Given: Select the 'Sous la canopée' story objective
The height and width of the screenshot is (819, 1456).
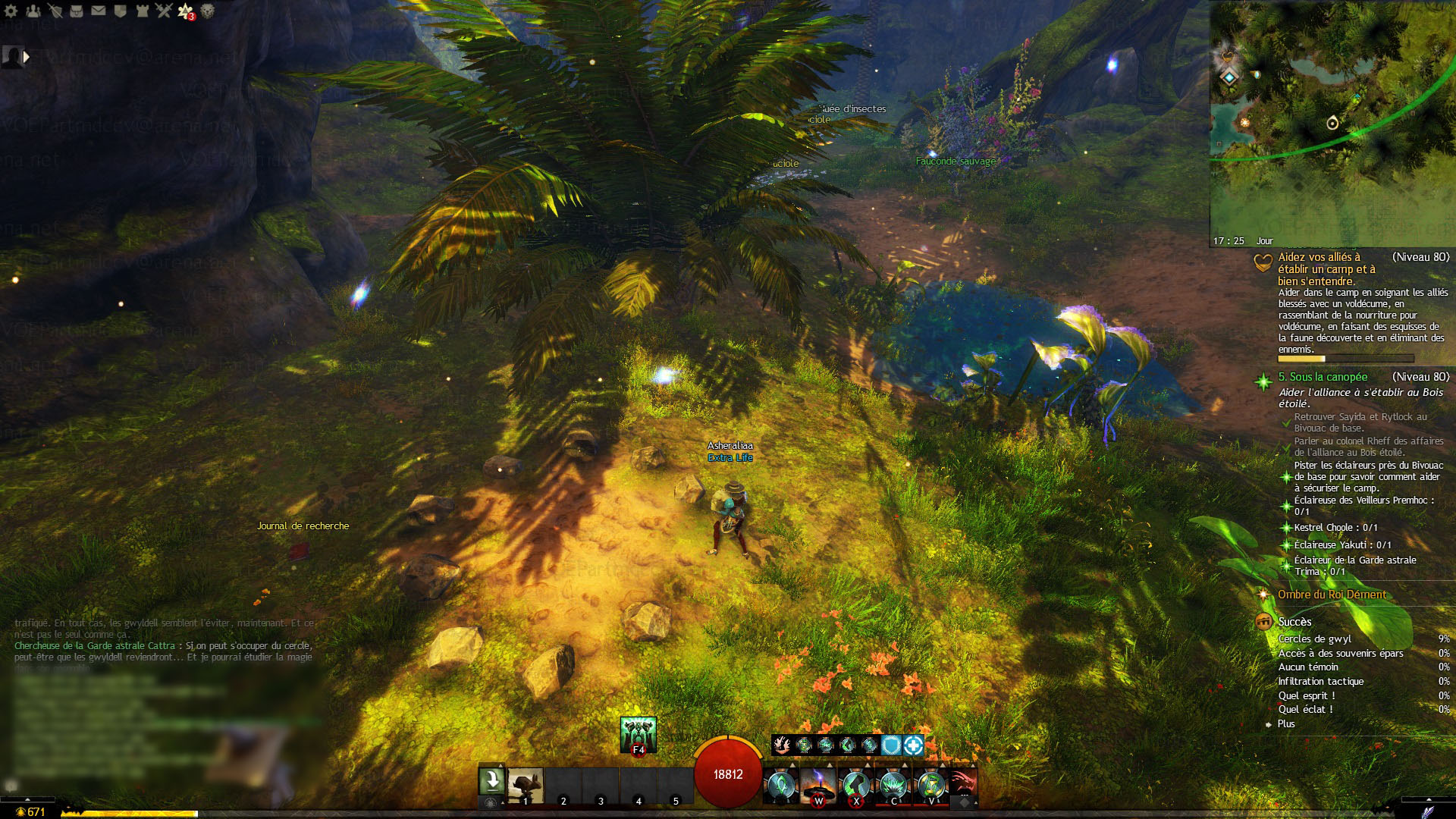Looking at the screenshot, I should point(1323,377).
